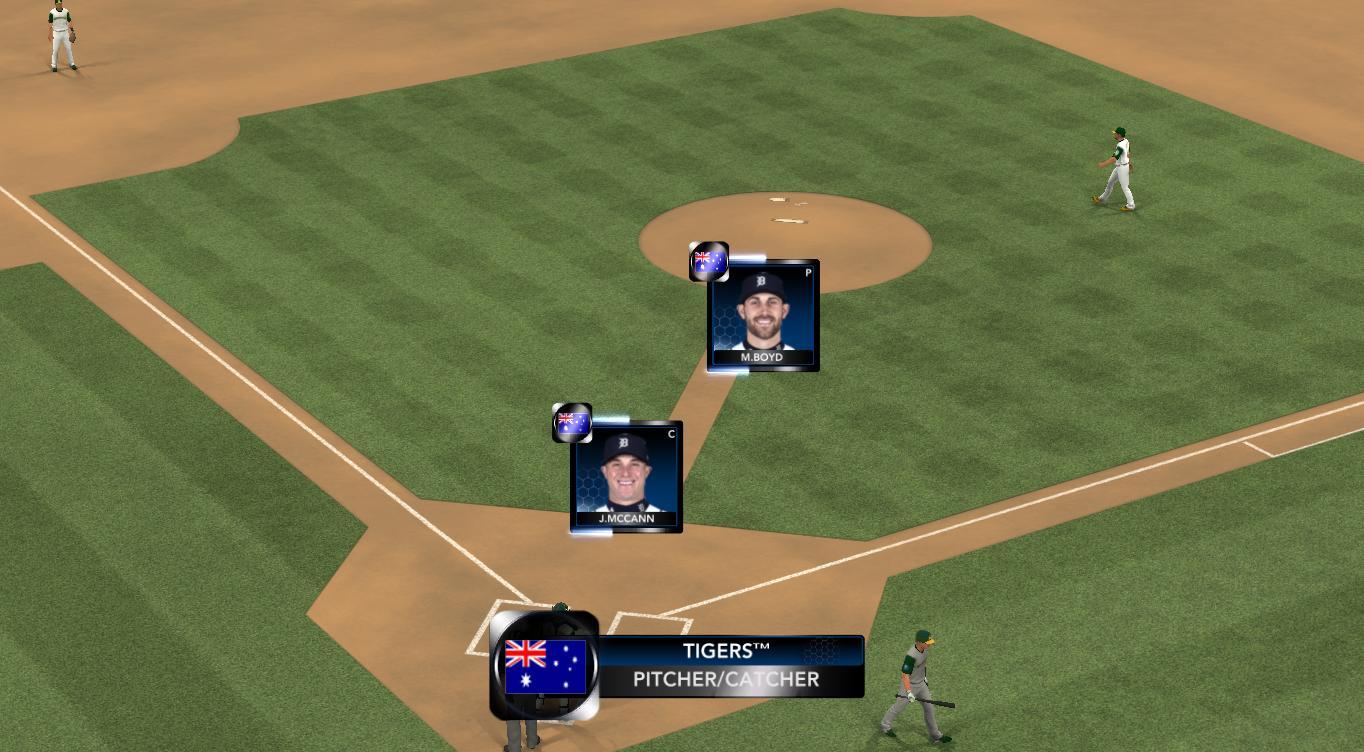Image resolution: width=1364 pixels, height=752 pixels.
Task: Click the flag badge on M.Boyd's card
Action: [x=709, y=262]
